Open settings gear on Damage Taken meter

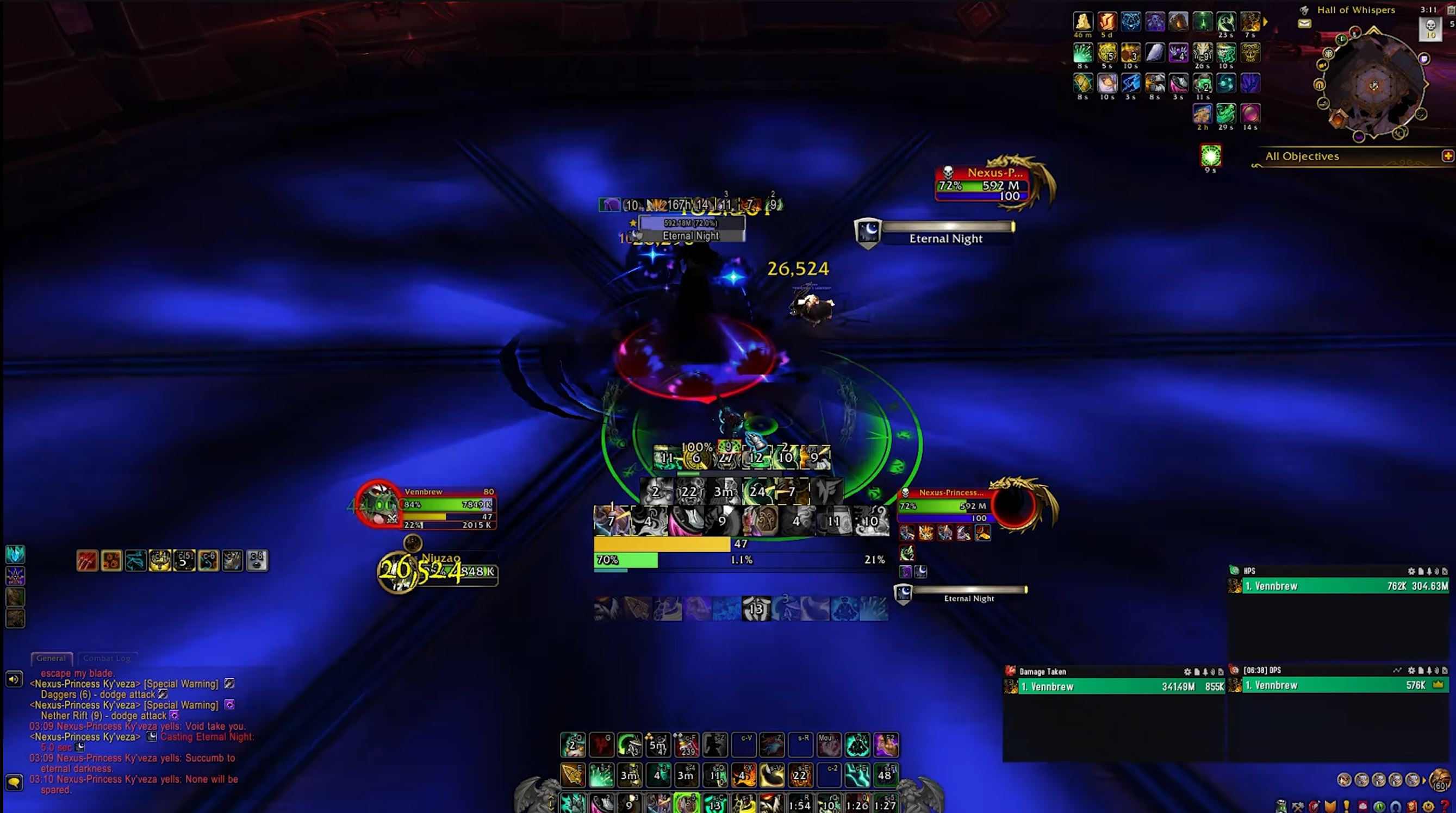tap(1187, 672)
